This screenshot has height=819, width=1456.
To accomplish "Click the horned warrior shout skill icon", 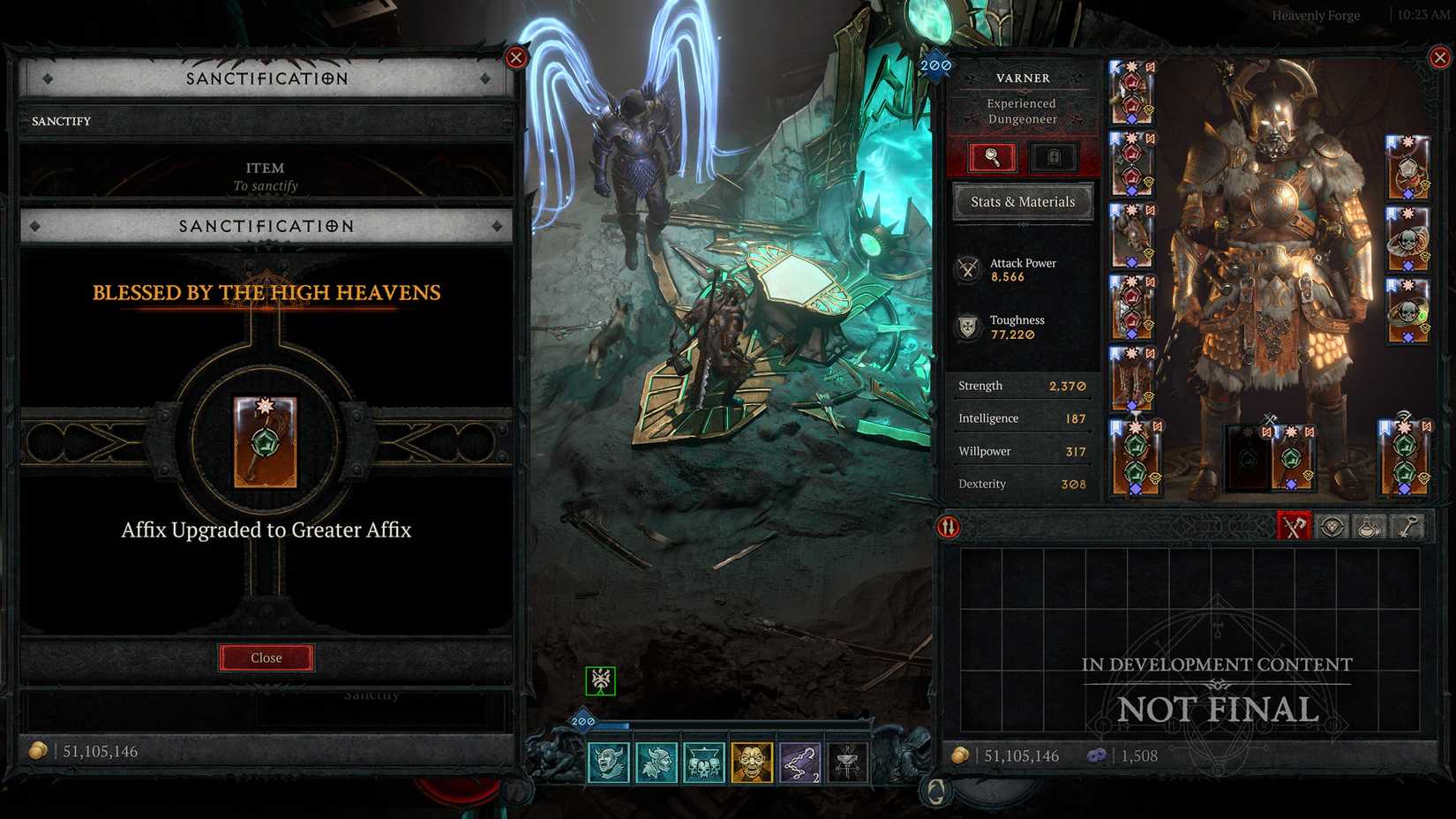I will 607,763.
